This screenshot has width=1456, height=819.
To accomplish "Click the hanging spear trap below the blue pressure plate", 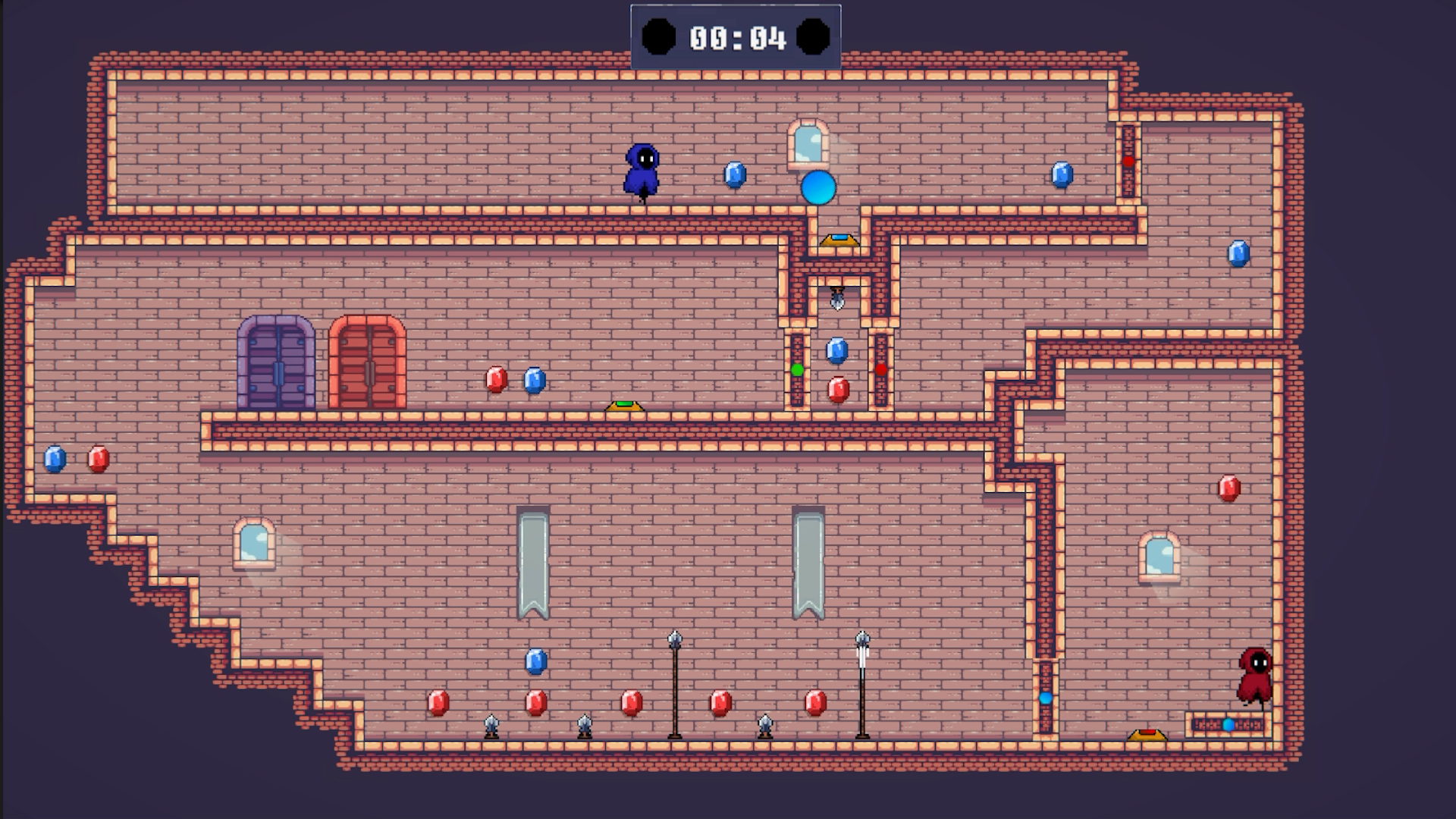I will pyautogui.click(x=836, y=300).
